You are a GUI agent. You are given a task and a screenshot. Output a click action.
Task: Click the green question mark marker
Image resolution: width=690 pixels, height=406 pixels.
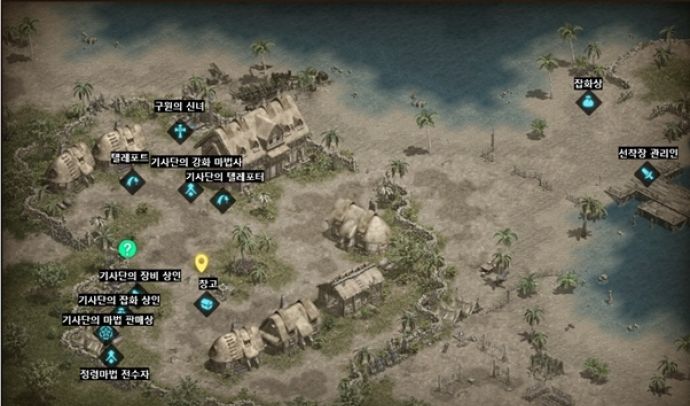(127, 249)
